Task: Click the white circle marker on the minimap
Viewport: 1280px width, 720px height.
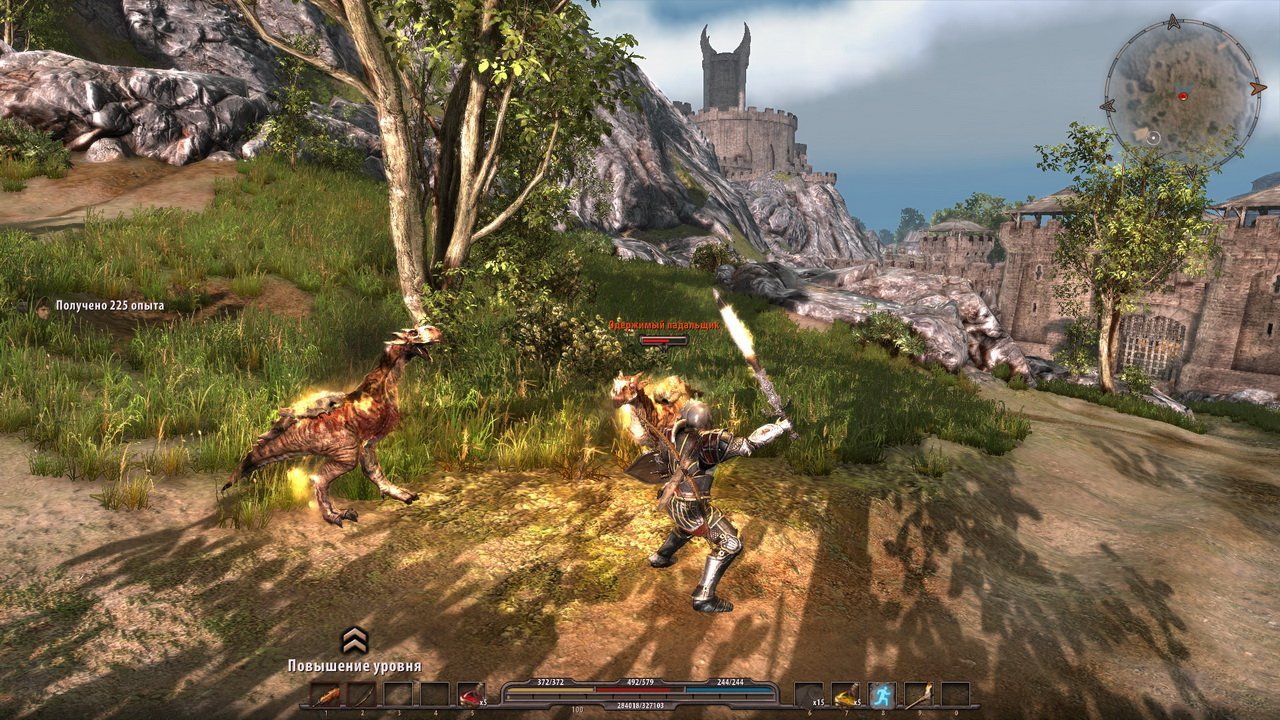Action: tap(1154, 136)
